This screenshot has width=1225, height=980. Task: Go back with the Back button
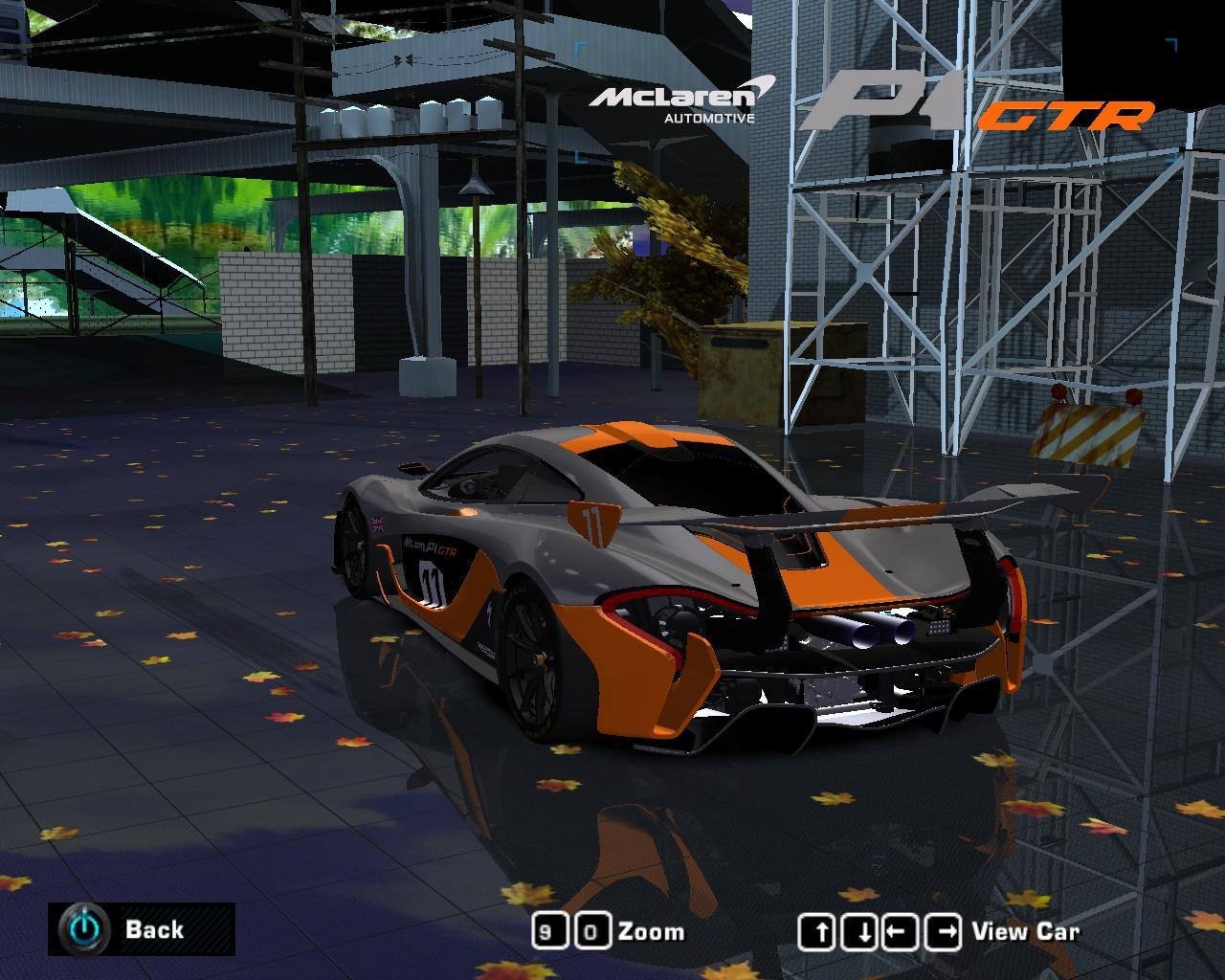pyautogui.click(x=141, y=928)
